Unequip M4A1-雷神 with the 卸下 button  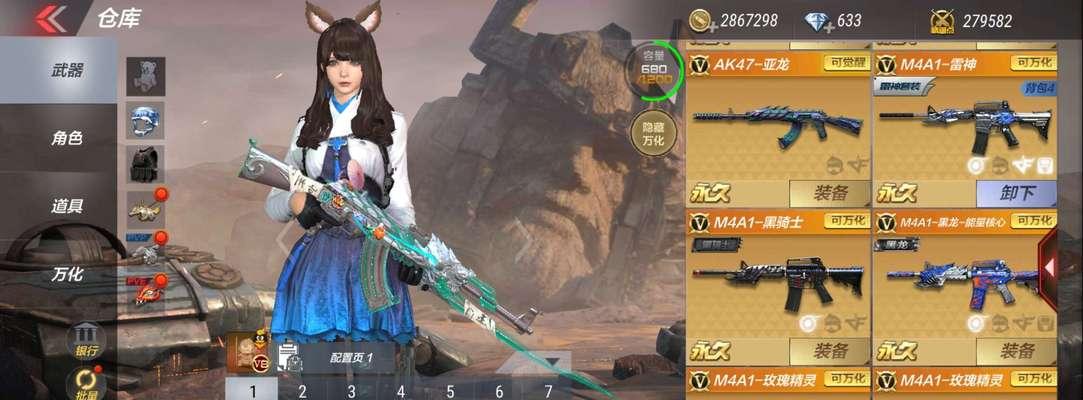tap(1016, 193)
